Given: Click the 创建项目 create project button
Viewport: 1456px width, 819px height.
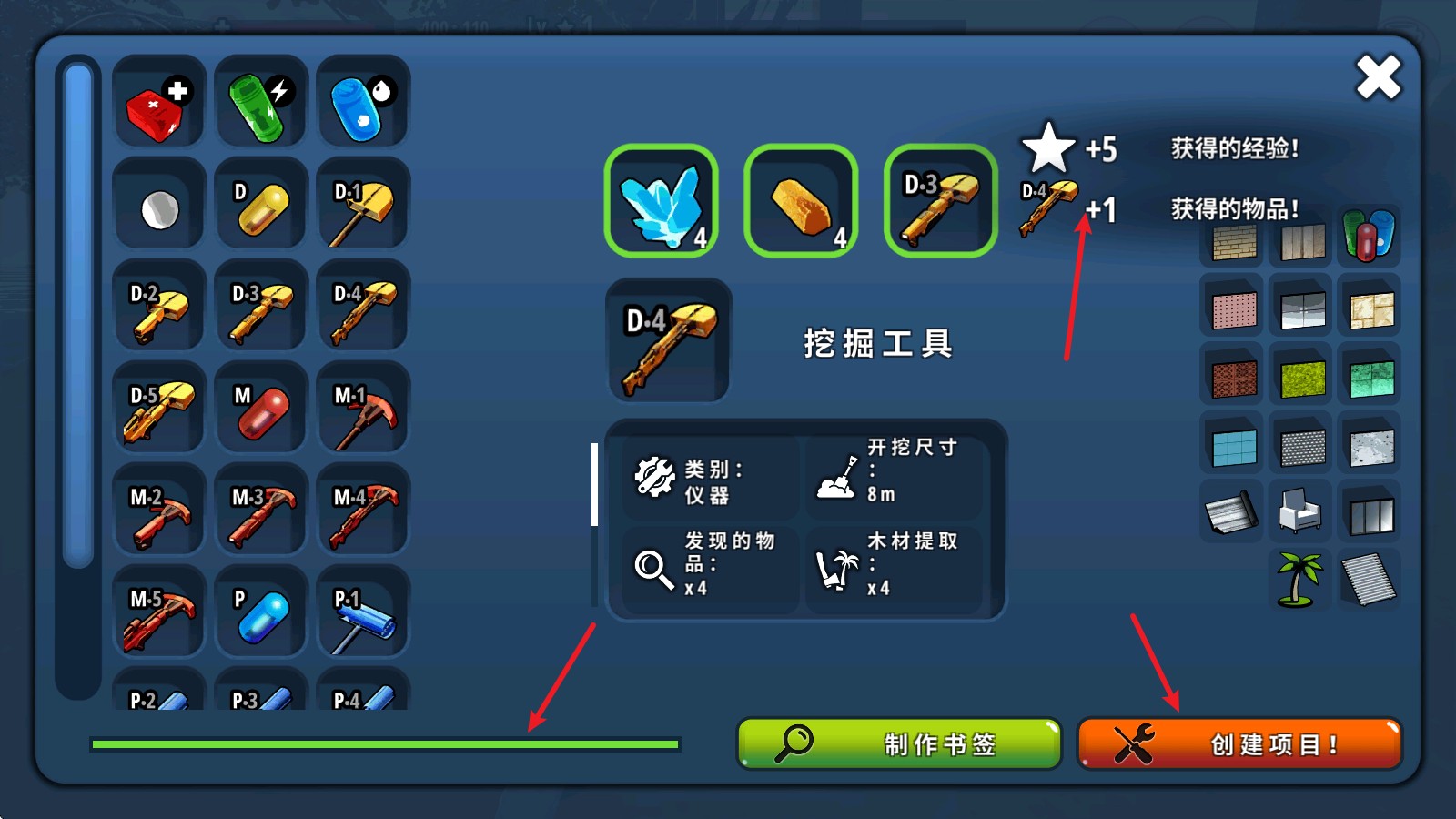Looking at the screenshot, I should [1239, 743].
